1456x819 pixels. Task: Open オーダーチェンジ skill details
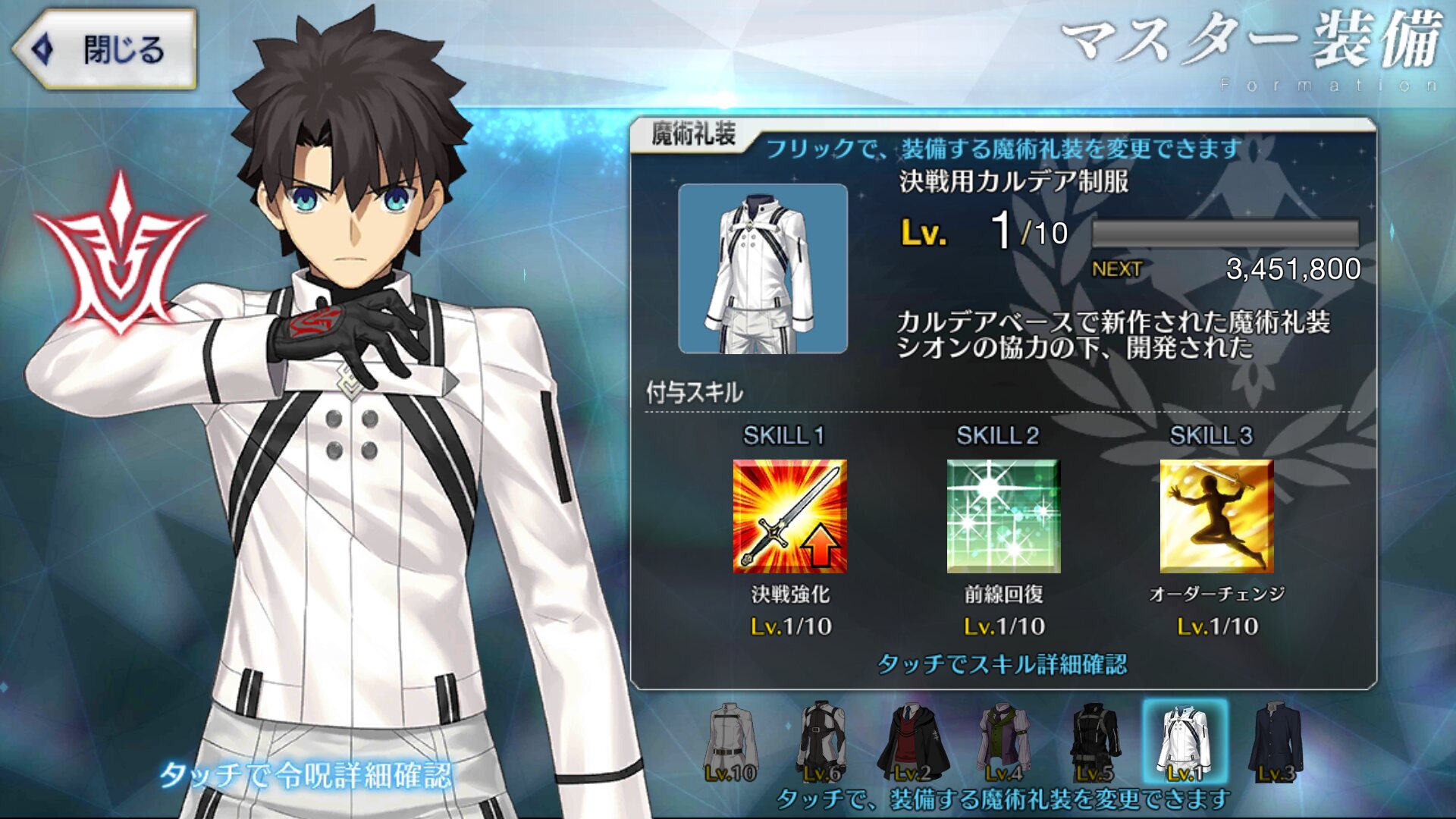(x=1216, y=516)
